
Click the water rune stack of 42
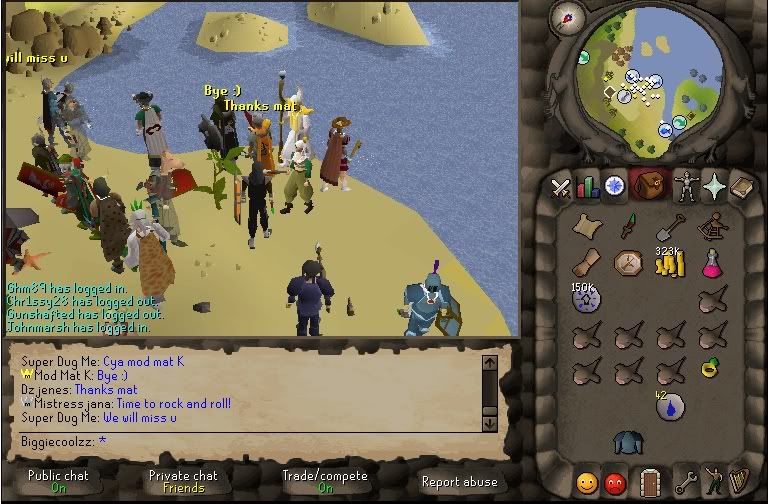(x=668, y=406)
